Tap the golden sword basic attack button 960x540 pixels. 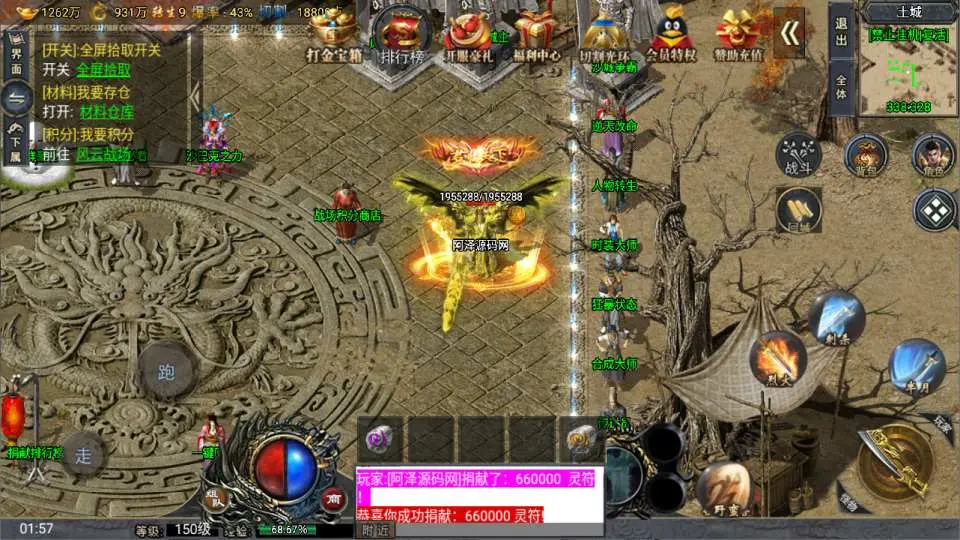pos(893,460)
